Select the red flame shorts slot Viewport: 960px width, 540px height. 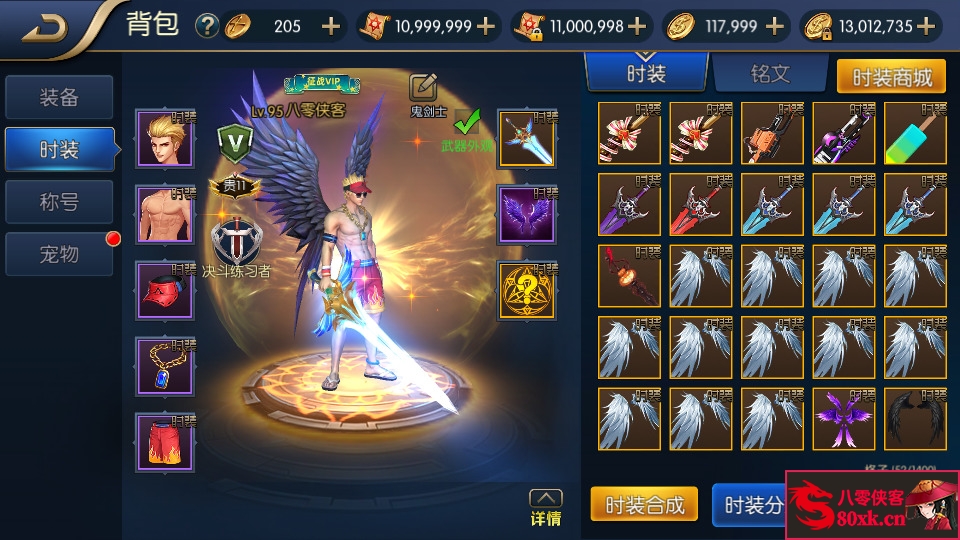(166, 441)
